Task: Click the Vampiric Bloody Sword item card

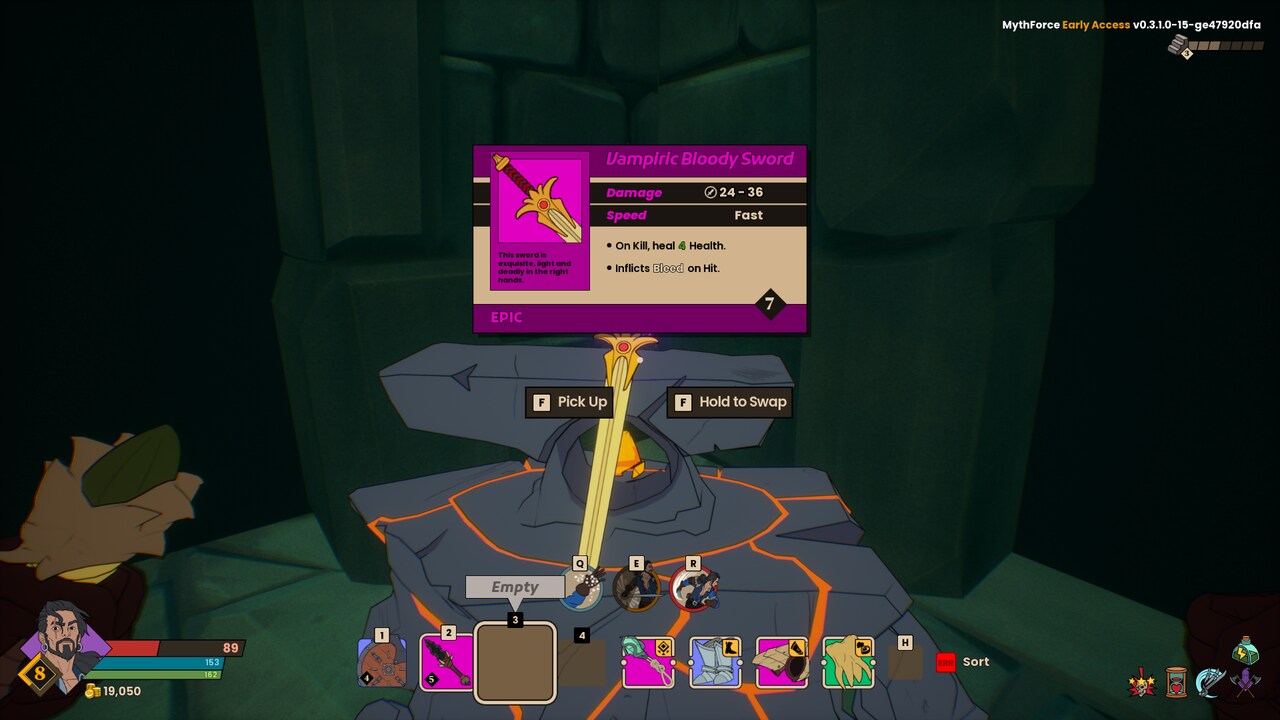Action: (x=640, y=239)
